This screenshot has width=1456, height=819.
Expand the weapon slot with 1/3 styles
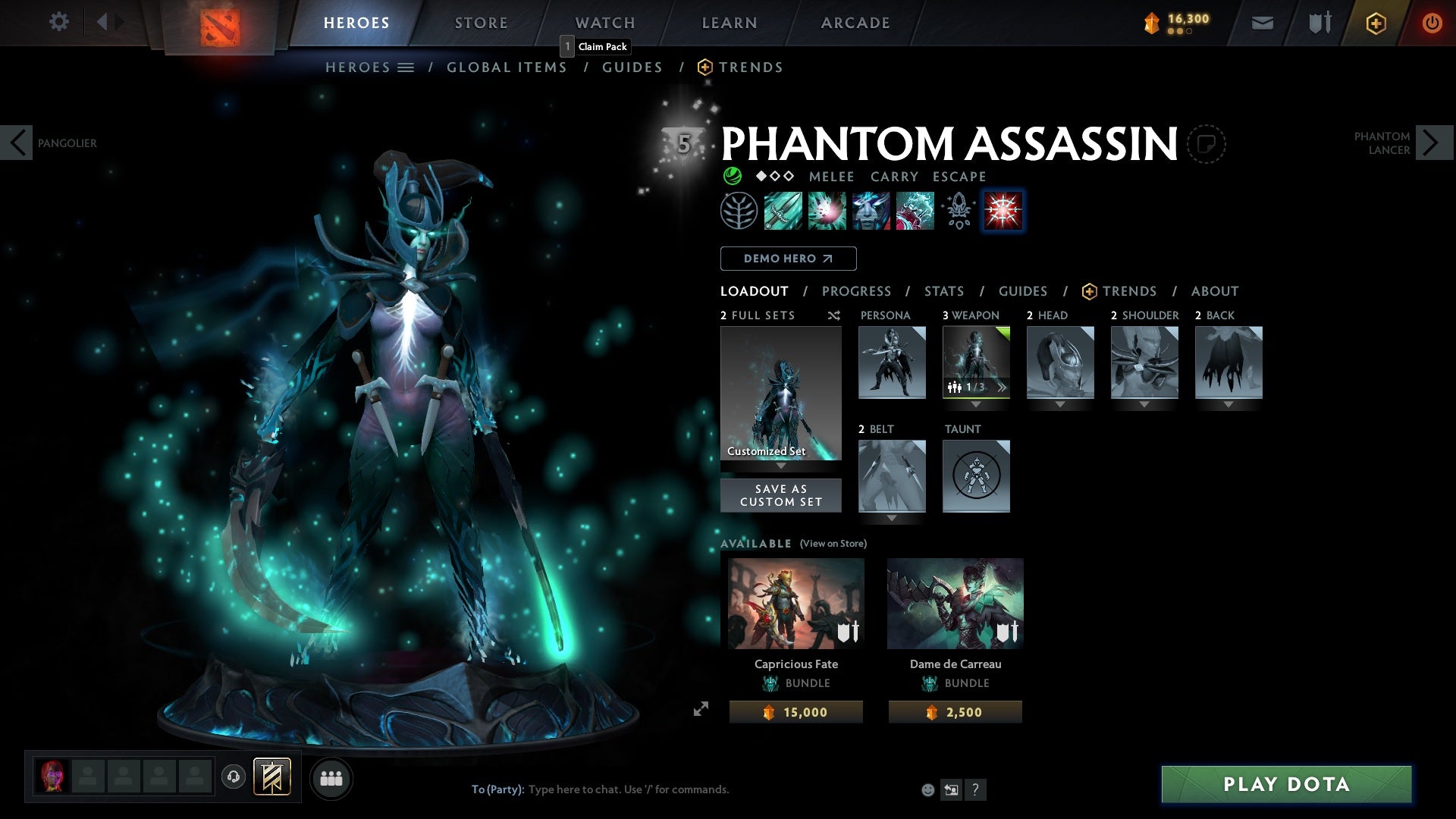coord(1003,388)
